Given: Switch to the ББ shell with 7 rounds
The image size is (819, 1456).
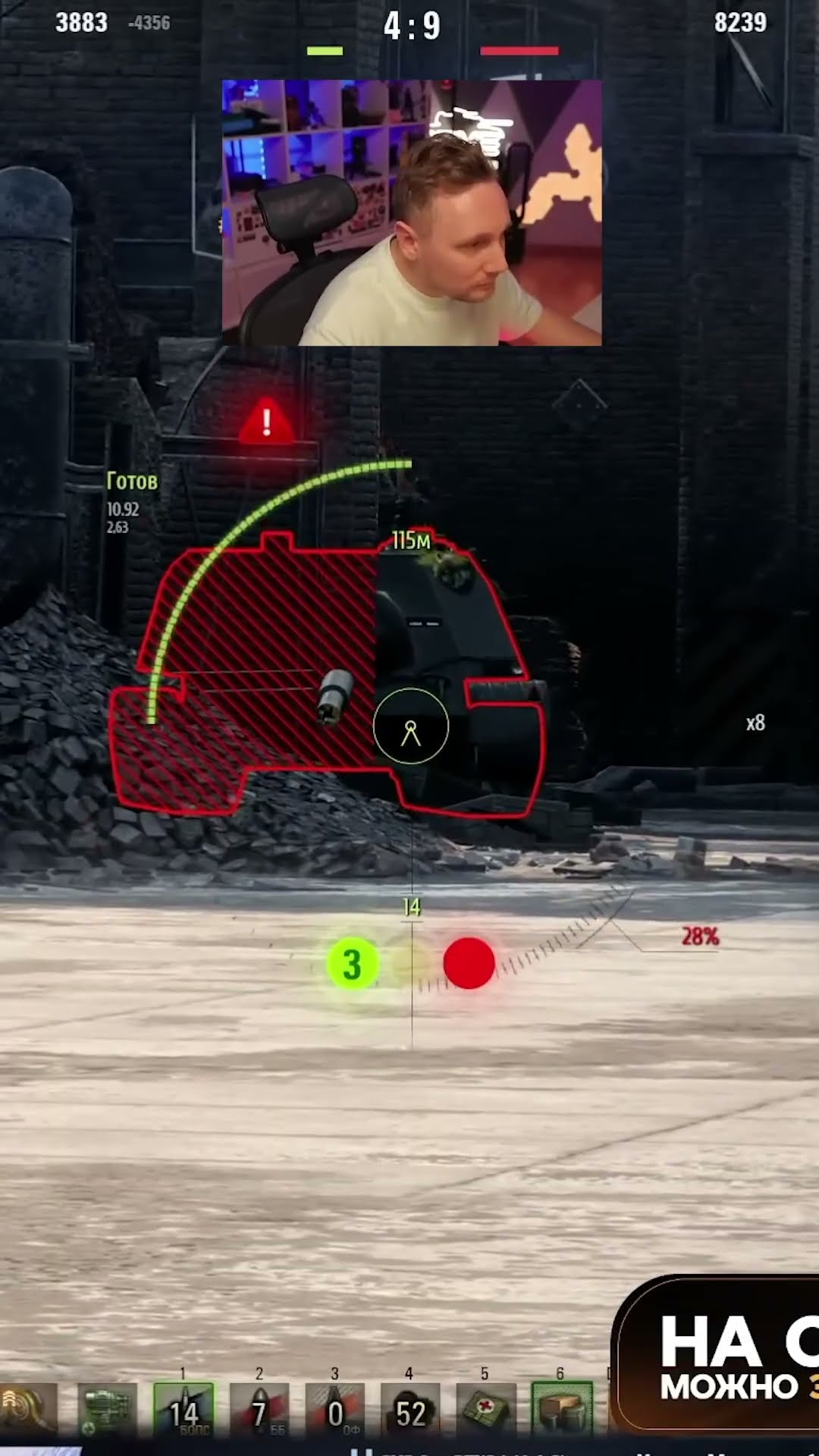Looking at the screenshot, I should click(259, 1409).
